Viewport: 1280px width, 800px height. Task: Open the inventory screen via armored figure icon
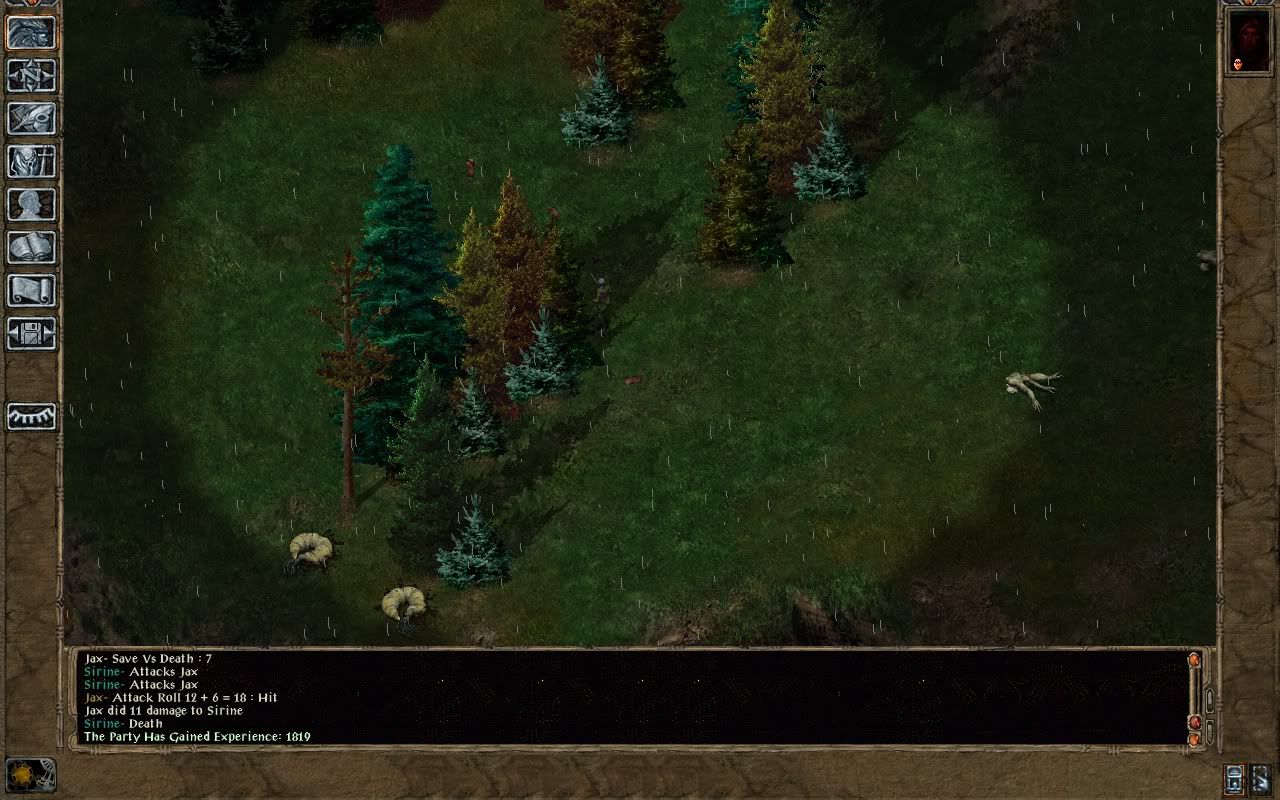pos(31,162)
